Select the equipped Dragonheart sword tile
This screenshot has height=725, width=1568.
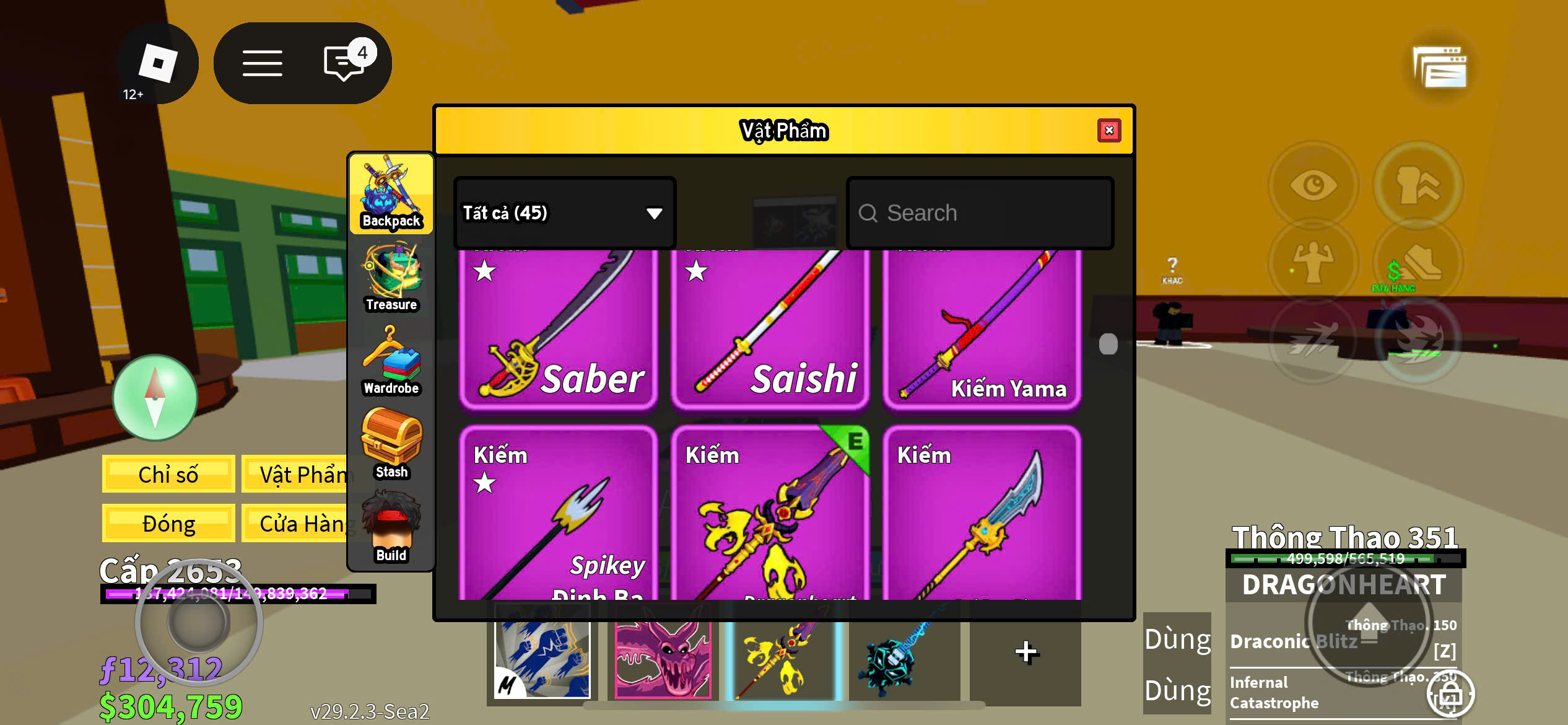click(770, 513)
